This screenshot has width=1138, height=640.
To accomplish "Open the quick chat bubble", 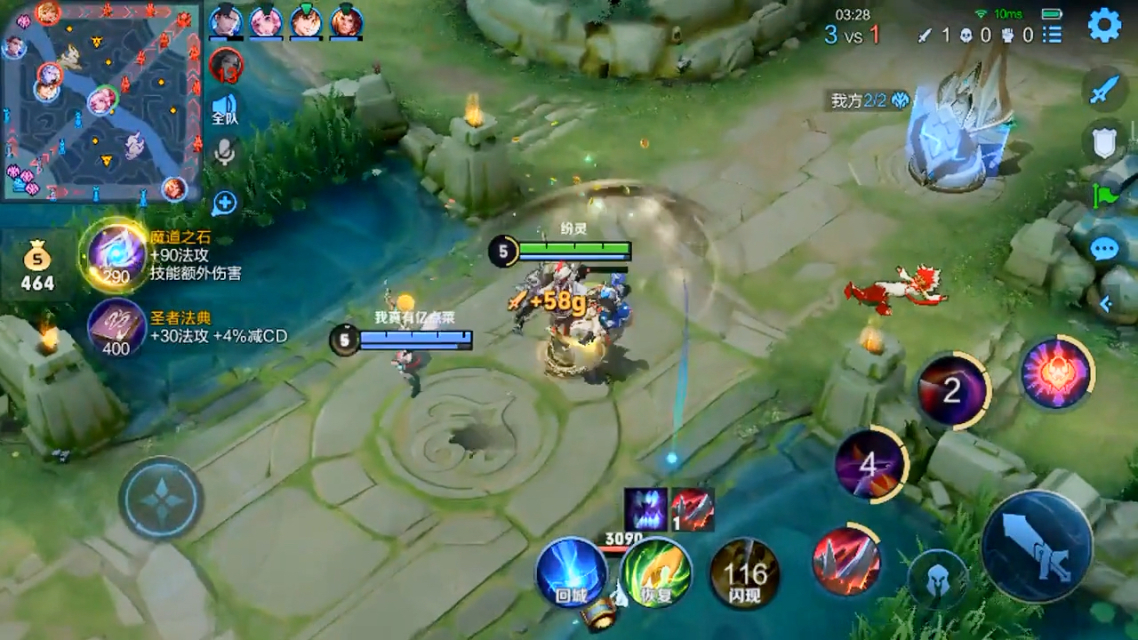I will pyautogui.click(x=1104, y=249).
